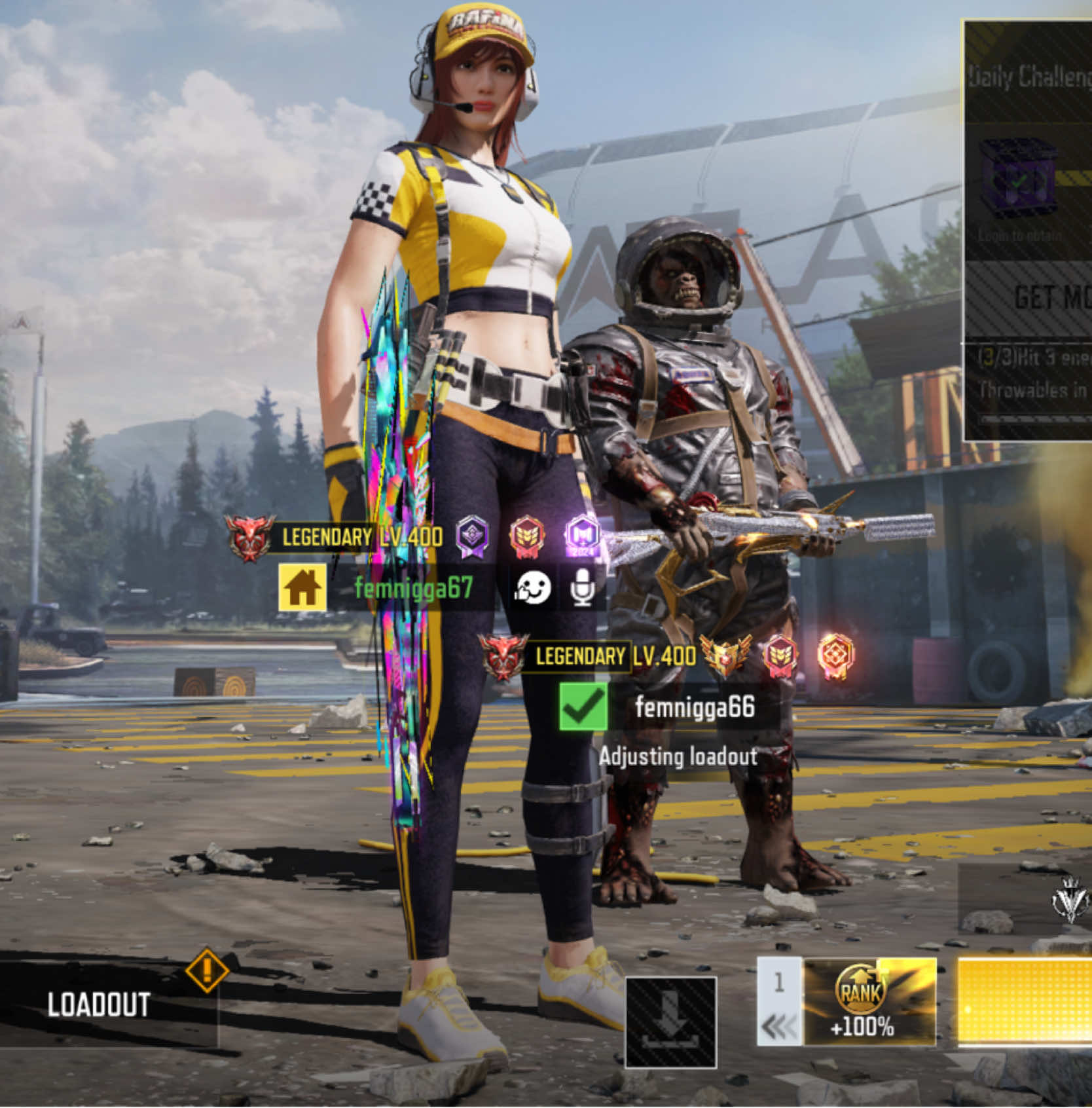Viewport: 1092px width, 1108px height.
Task: Open the smiley emote icon
Action: click(532, 587)
